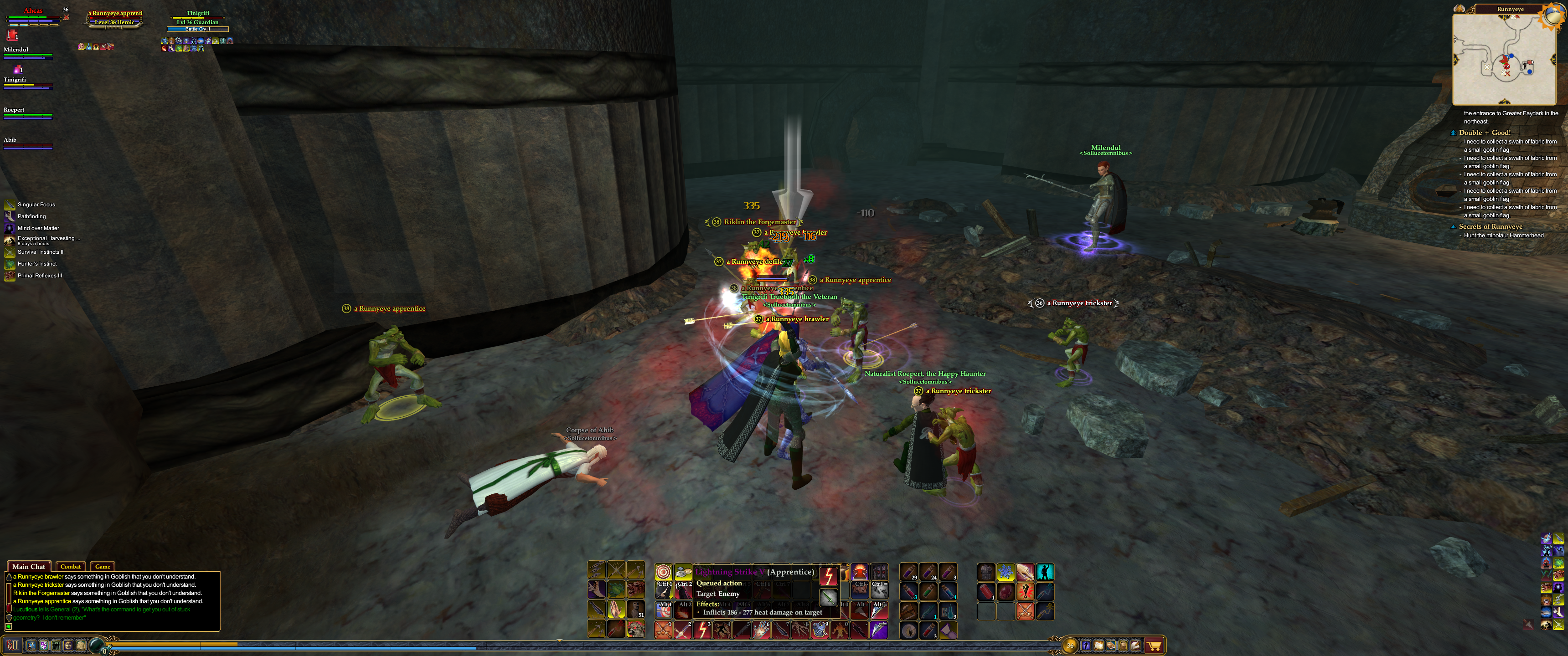The width and height of the screenshot is (1568, 656).
Task: Switch to the Combat chat tab
Action: coord(71,567)
